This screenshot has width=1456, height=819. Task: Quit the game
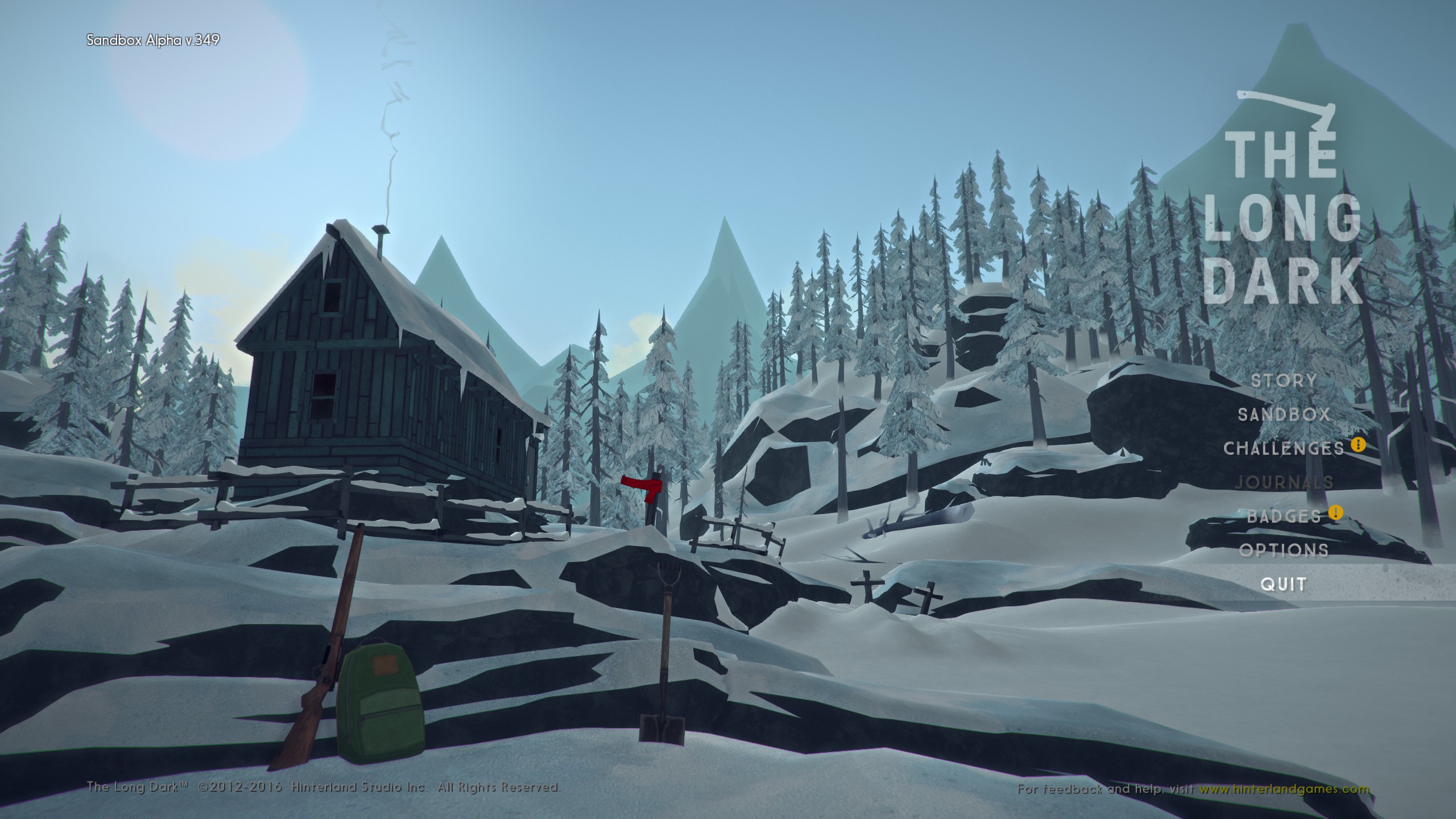click(1283, 584)
